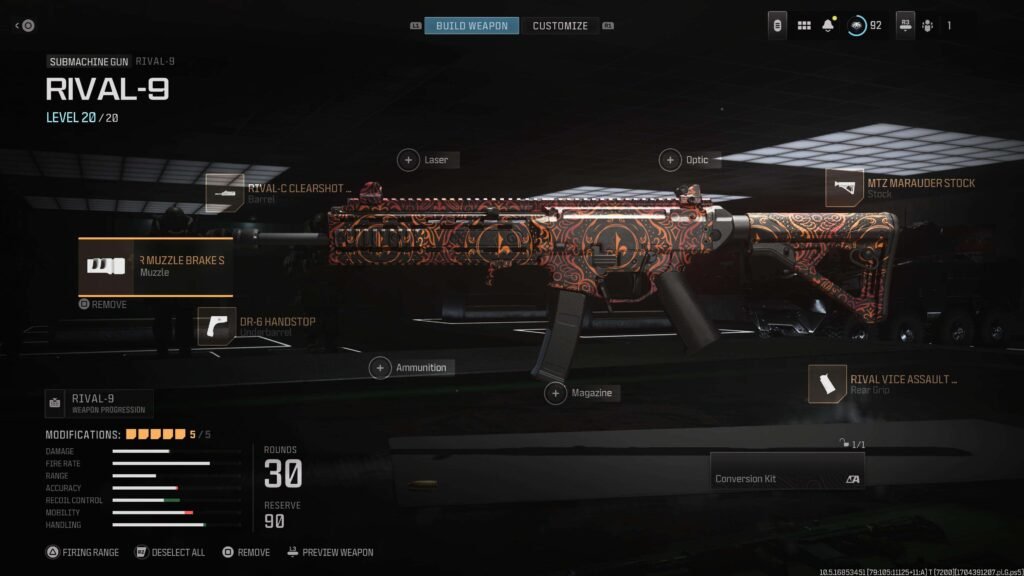Switch to the Build Weapon tab
The height and width of the screenshot is (576, 1024).
point(471,25)
